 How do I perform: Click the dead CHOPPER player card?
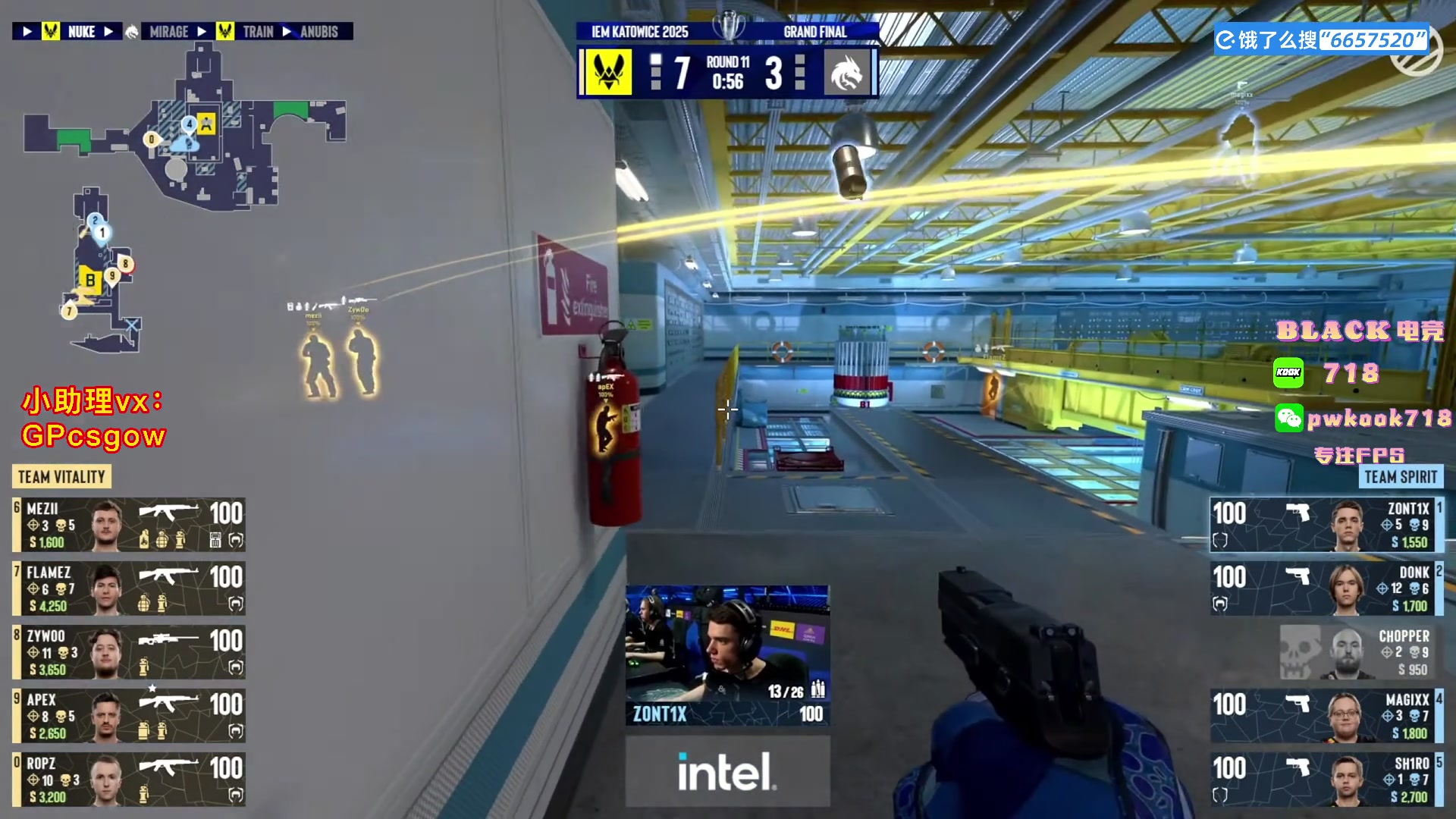1357,652
